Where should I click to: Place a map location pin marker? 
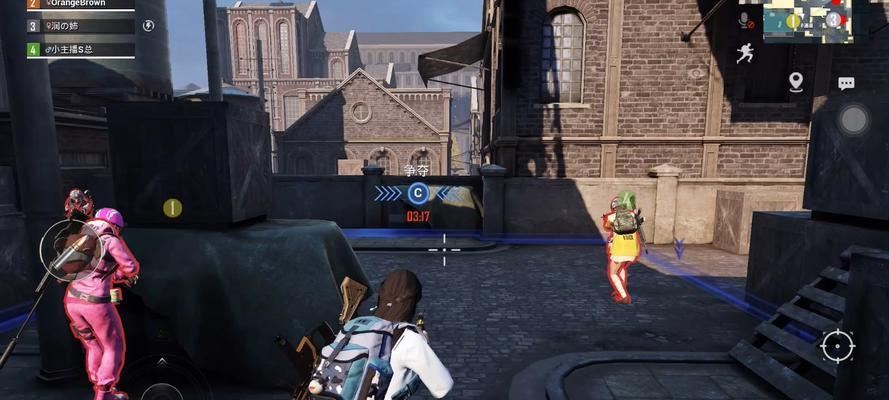(796, 81)
